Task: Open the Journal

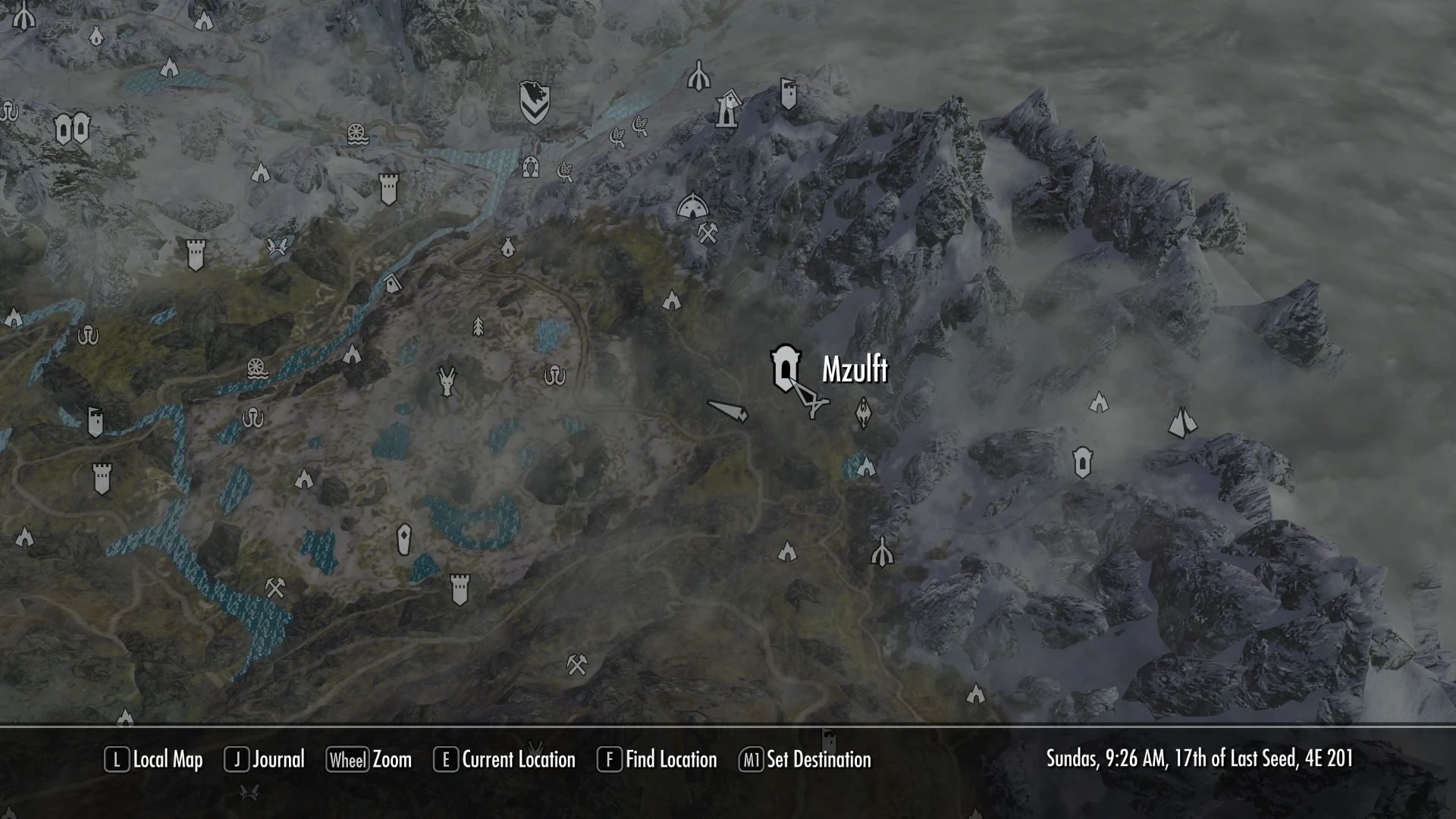Action: coord(265,760)
